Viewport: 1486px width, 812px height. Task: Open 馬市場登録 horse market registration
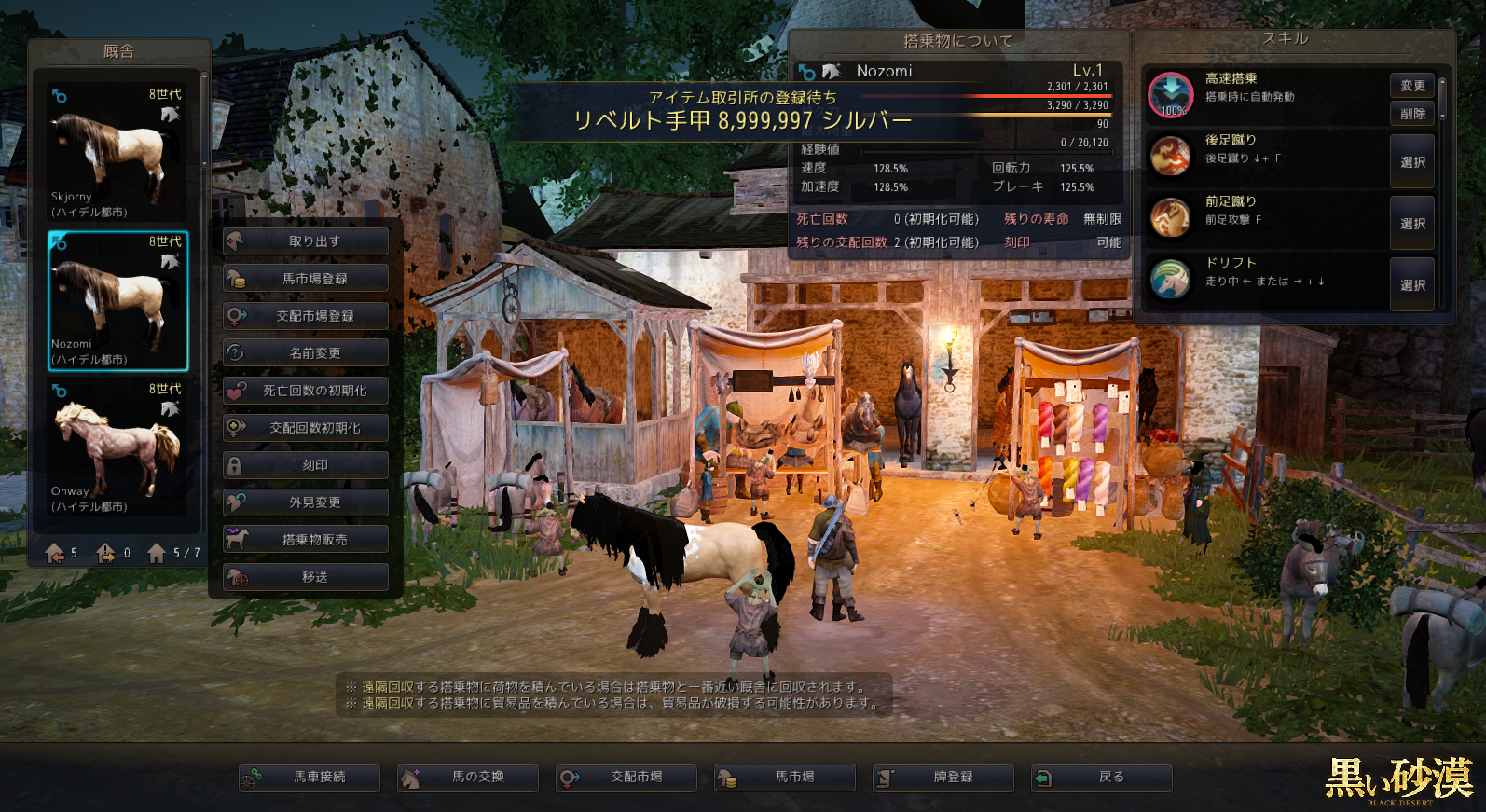tap(306, 279)
